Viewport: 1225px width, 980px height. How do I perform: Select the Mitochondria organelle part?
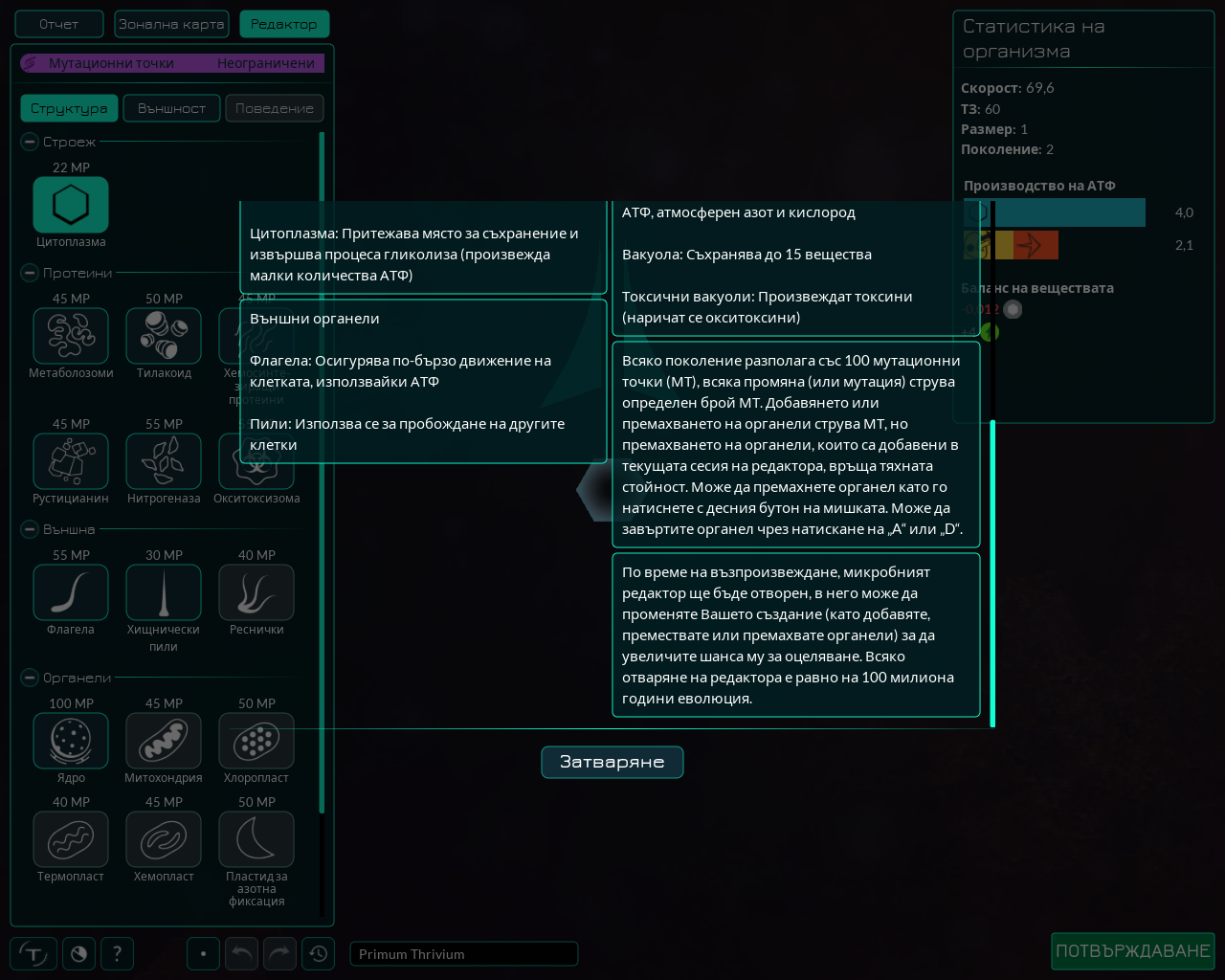(164, 740)
